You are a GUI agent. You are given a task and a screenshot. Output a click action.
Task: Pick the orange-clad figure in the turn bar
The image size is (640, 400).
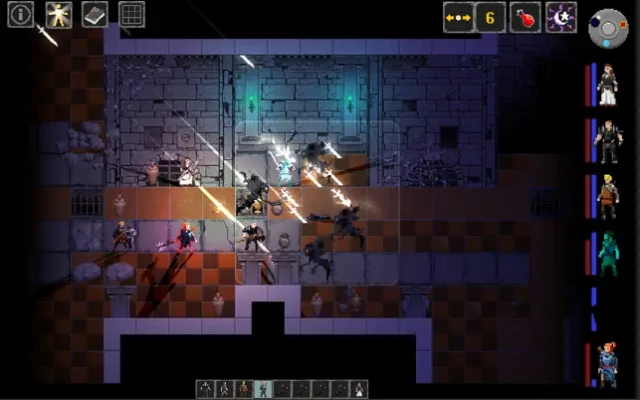coord(243,389)
